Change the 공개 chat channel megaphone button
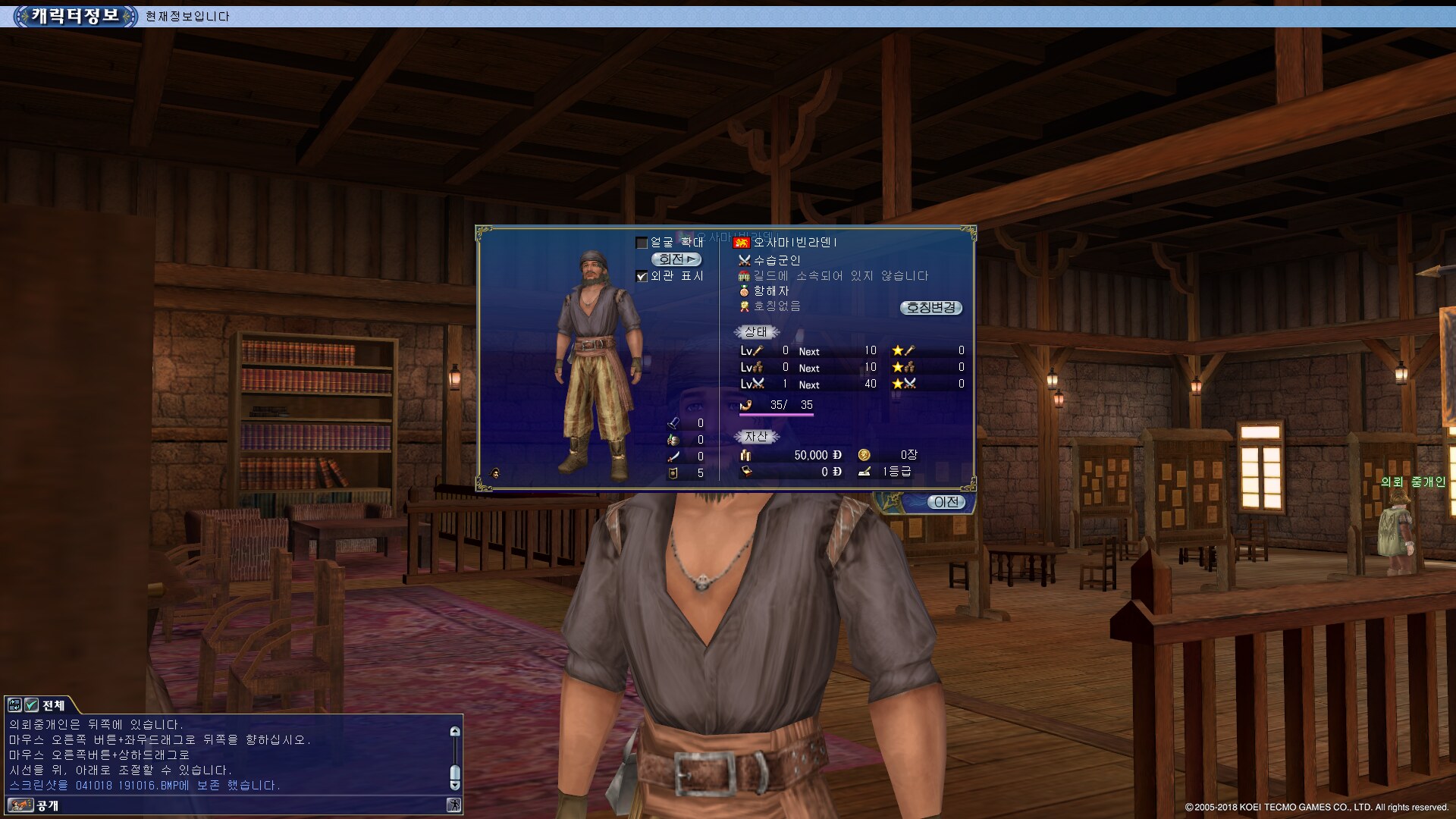1456x819 pixels. (x=20, y=805)
